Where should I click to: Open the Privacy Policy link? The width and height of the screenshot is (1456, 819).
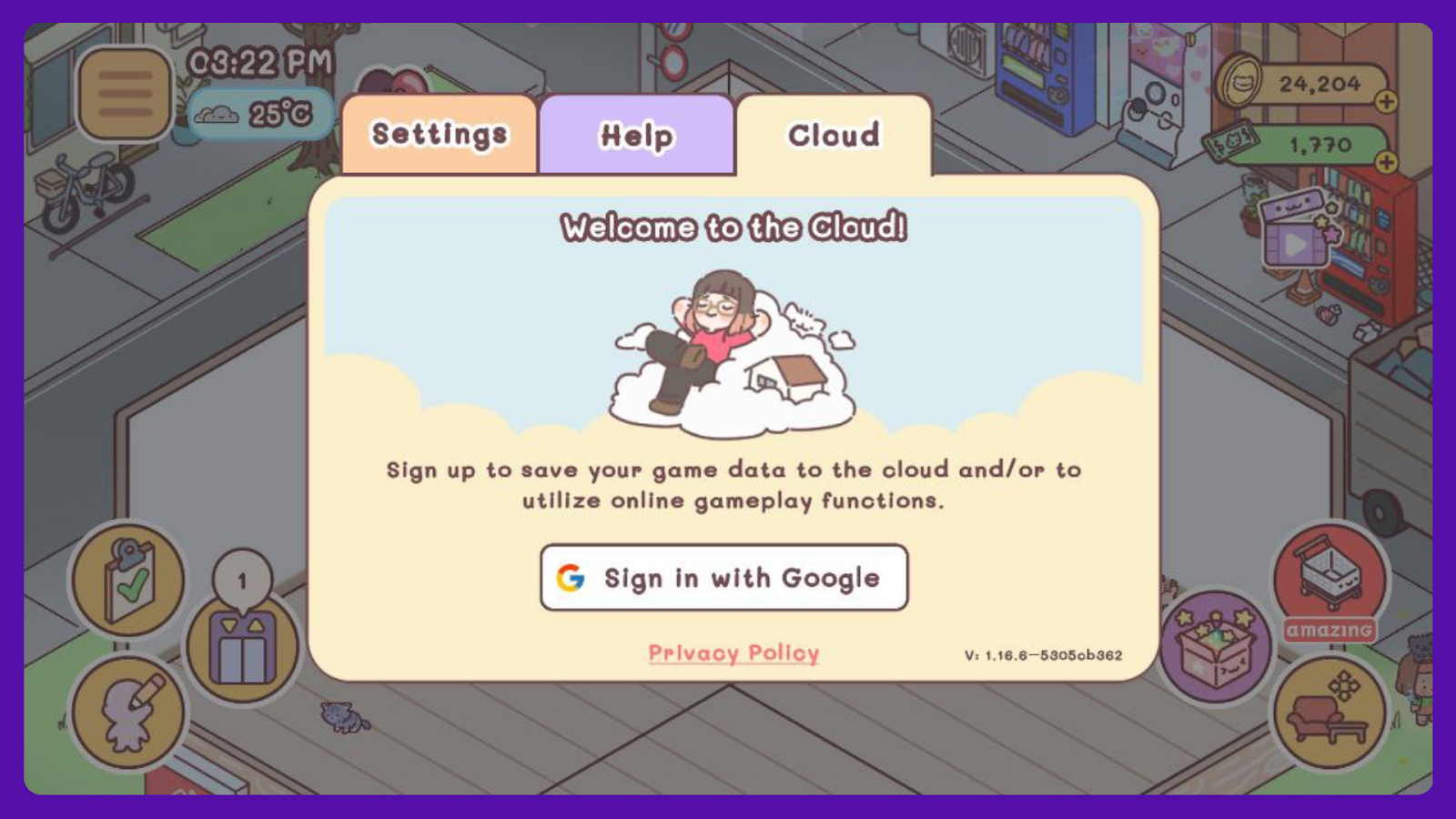(733, 652)
